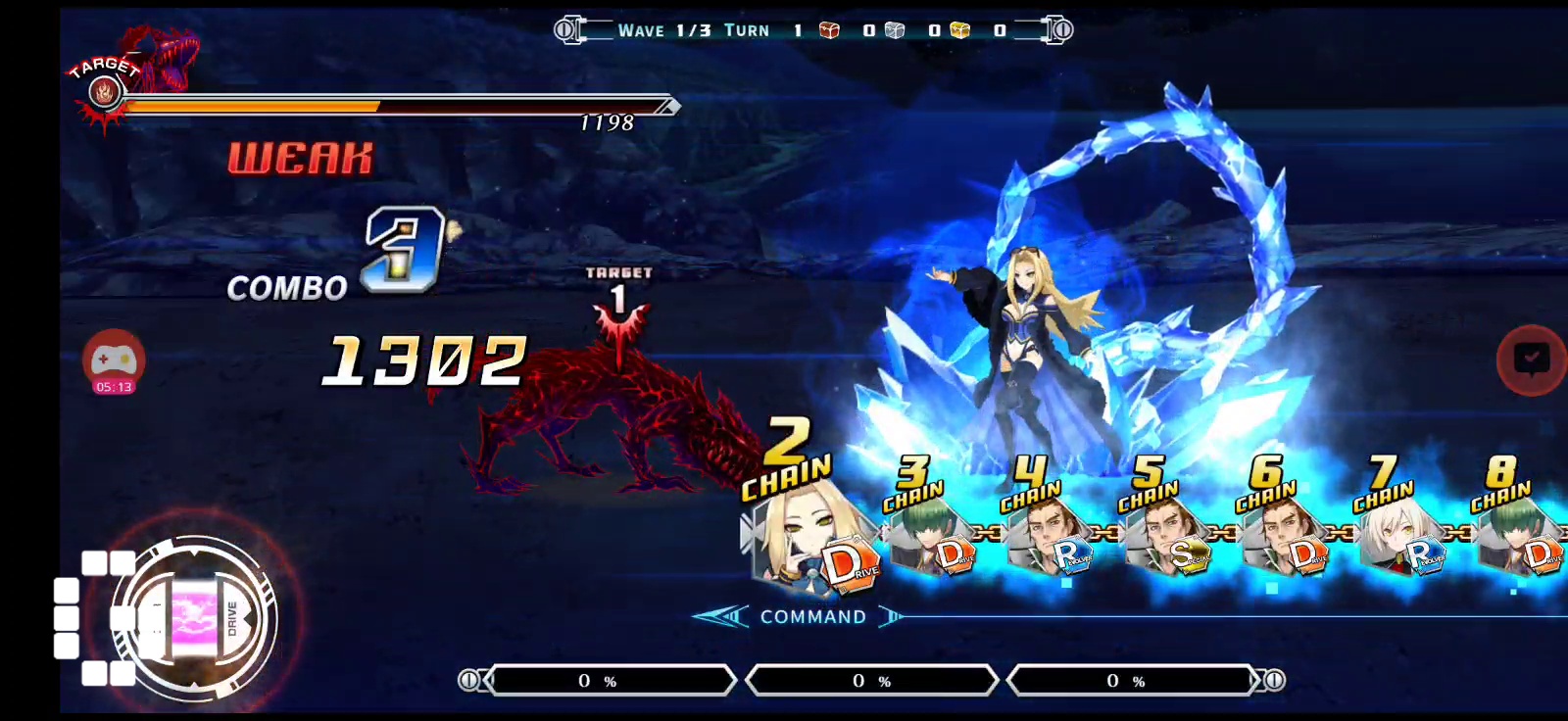Toggle the Target 1 marker above the beast
The height and width of the screenshot is (721, 1568).
pyautogui.click(x=619, y=294)
